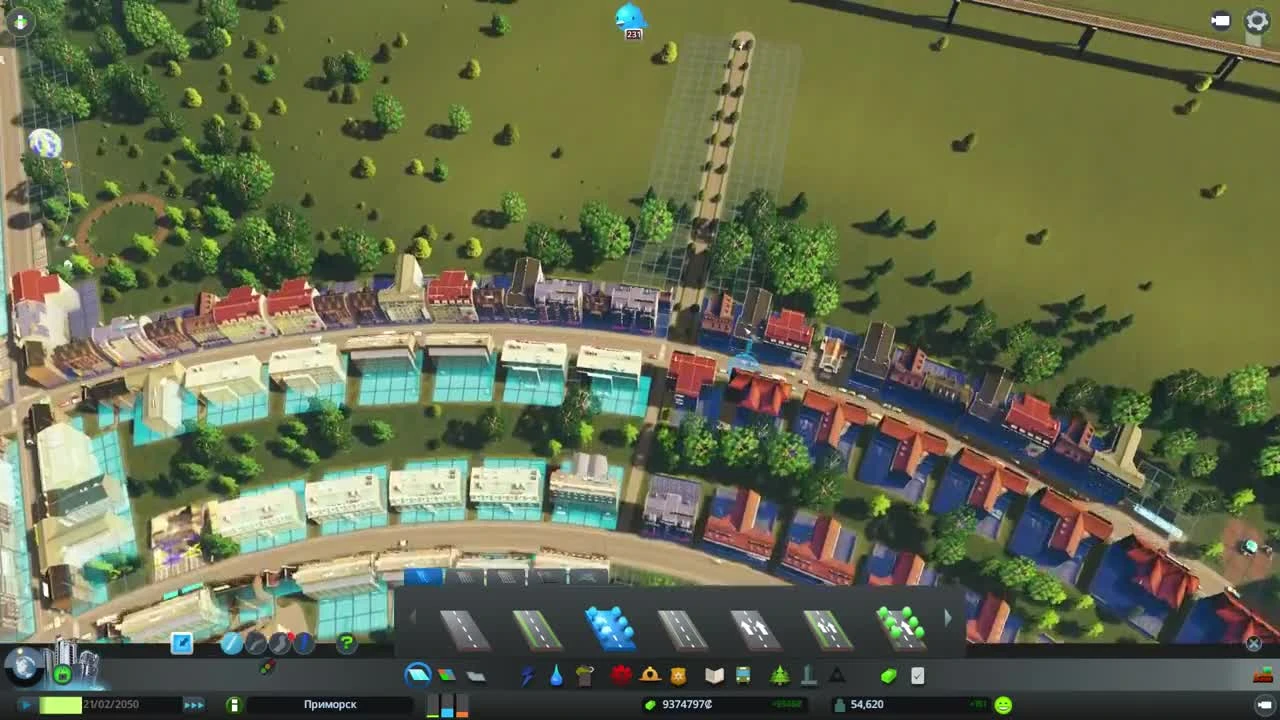Click the fast-forward speed button

pos(193,705)
